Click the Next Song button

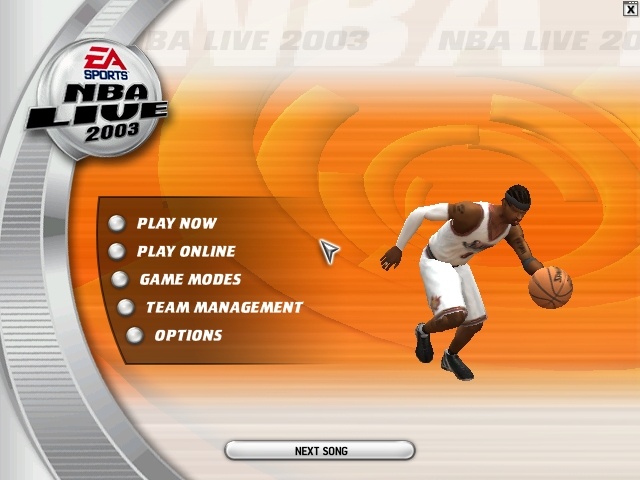pyautogui.click(x=320, y=451)
